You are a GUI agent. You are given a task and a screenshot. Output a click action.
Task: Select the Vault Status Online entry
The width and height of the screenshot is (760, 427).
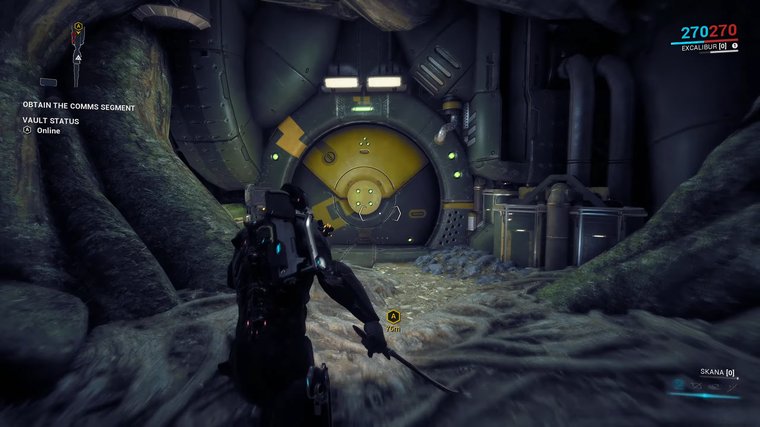tap(48, 130)
